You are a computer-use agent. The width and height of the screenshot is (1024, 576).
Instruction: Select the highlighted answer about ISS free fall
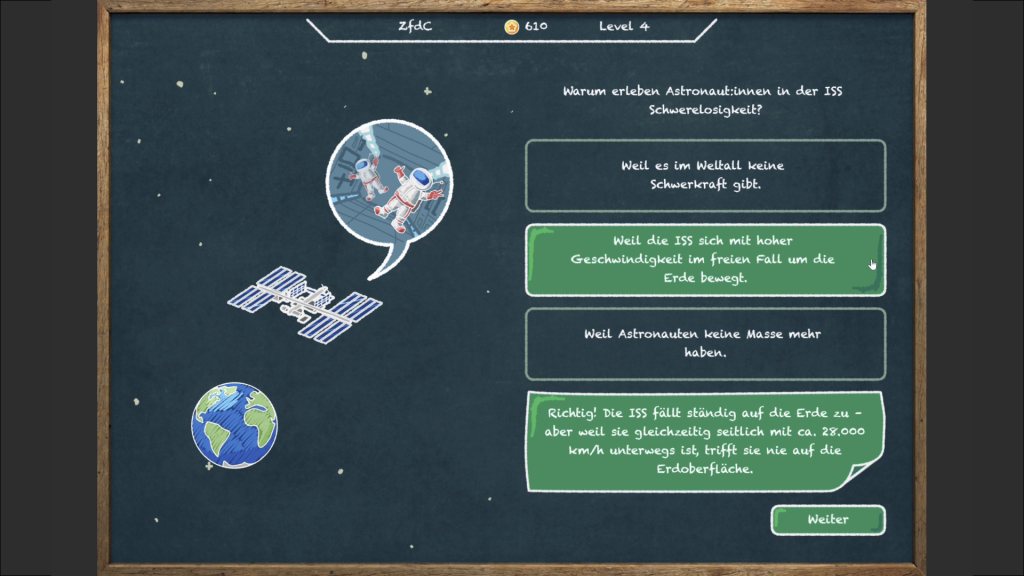[x=705, y=260]
